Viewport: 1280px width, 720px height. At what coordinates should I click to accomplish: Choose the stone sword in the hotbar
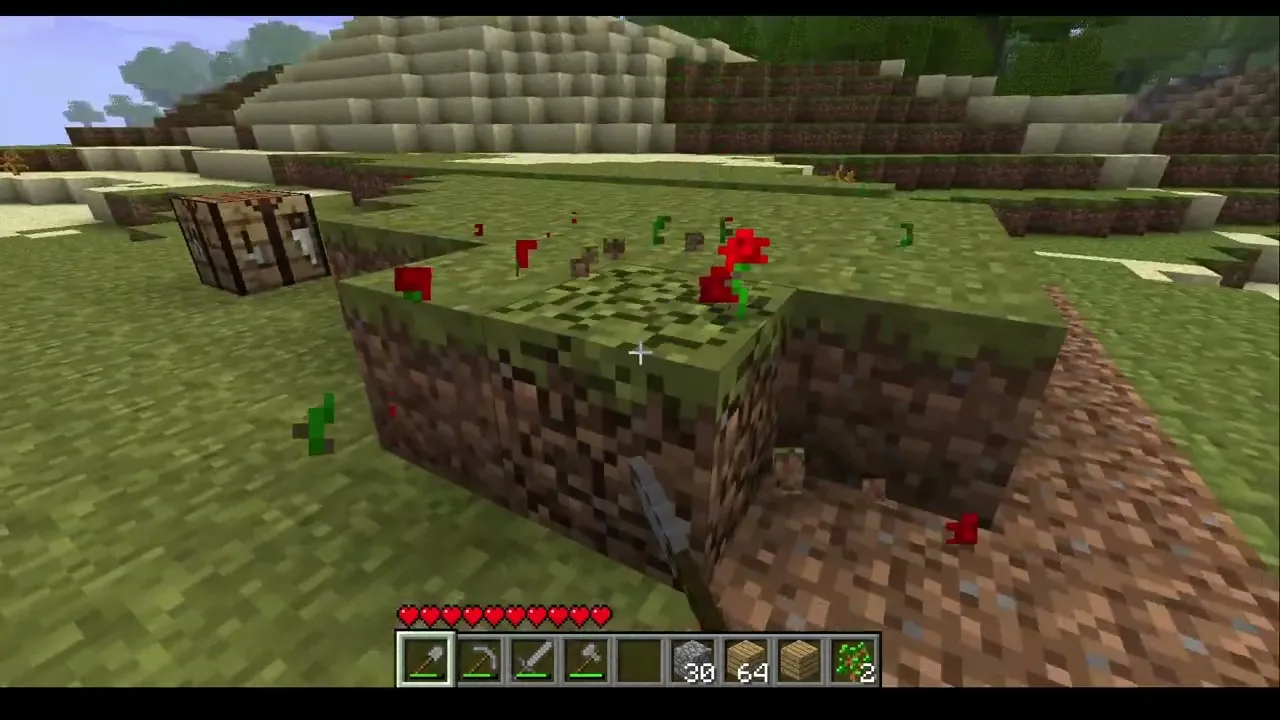click(x=533, y=661)
